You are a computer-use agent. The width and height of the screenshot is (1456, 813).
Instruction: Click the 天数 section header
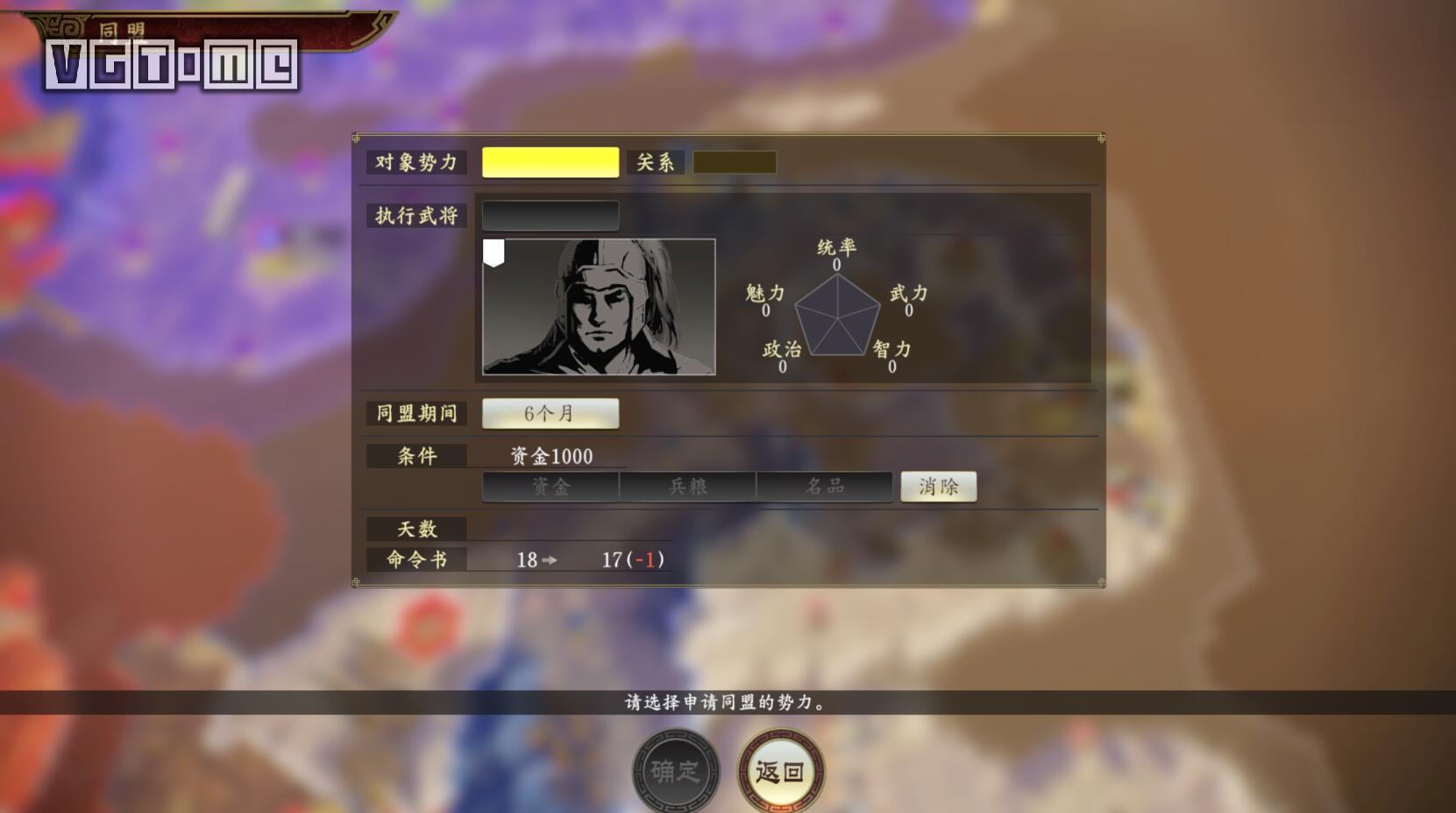(415, 528)
